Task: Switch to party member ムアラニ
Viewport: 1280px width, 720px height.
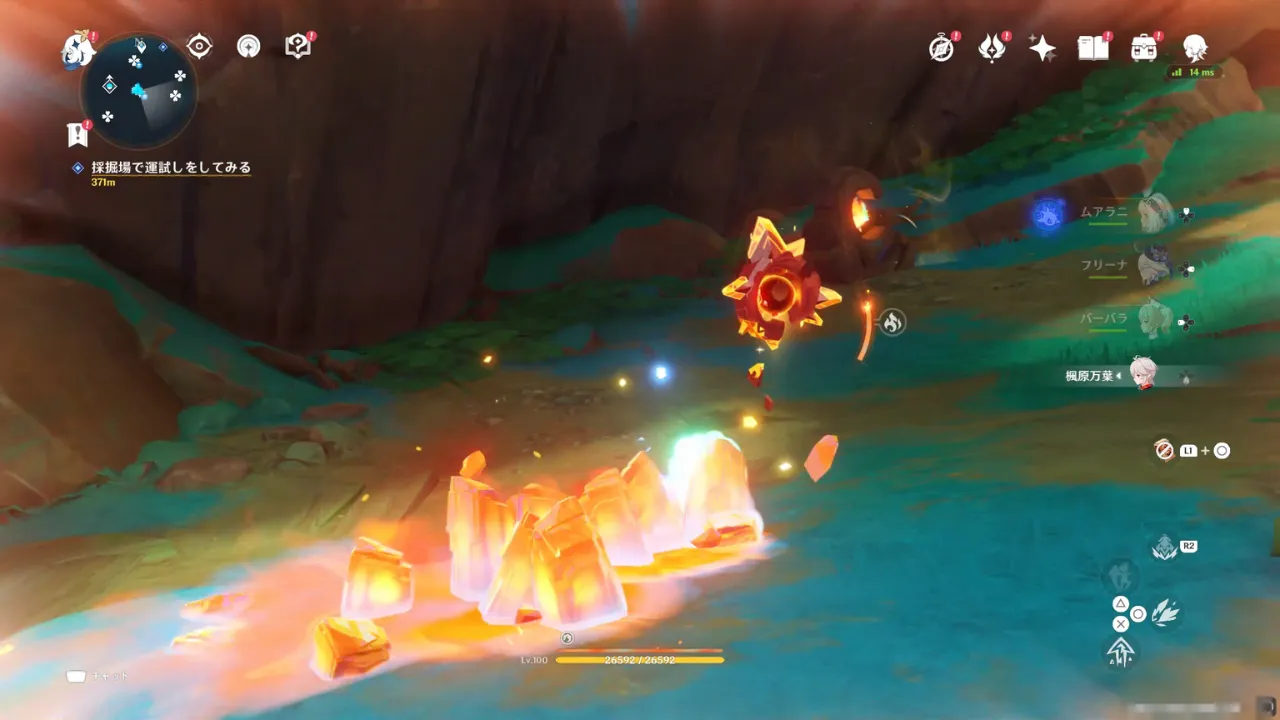Action: 1155,212
